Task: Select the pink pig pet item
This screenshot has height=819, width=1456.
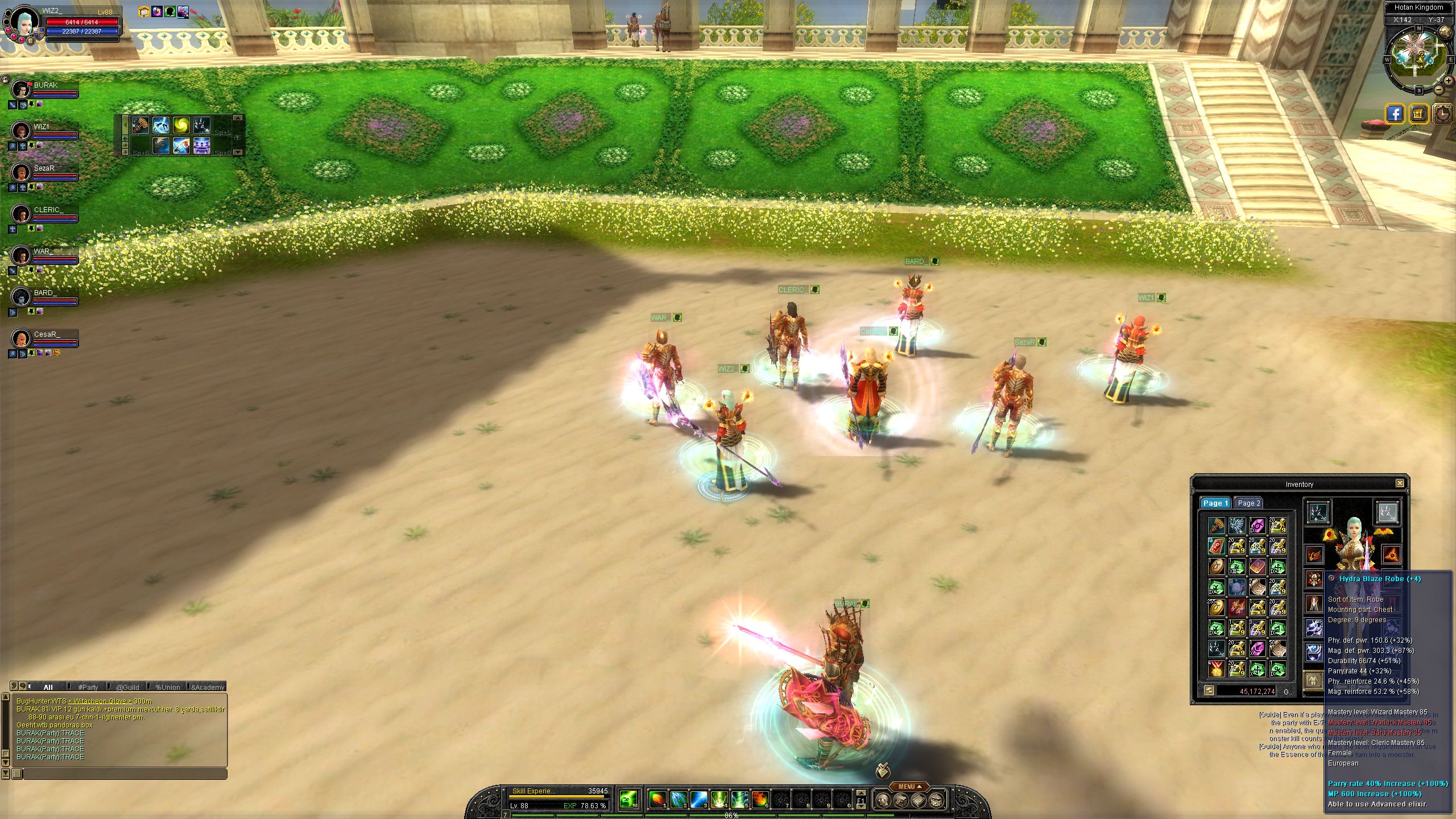Action: pos(1236,586)
